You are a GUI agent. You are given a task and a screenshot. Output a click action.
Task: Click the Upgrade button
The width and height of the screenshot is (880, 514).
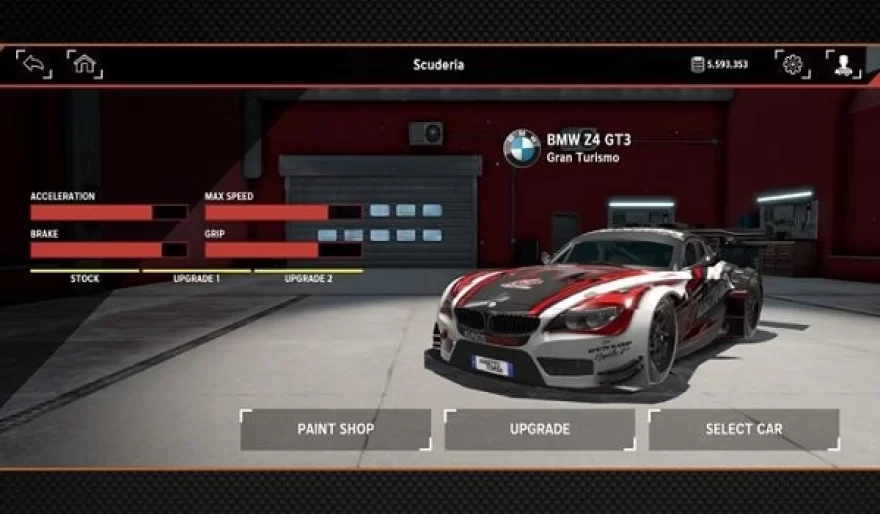539,429
